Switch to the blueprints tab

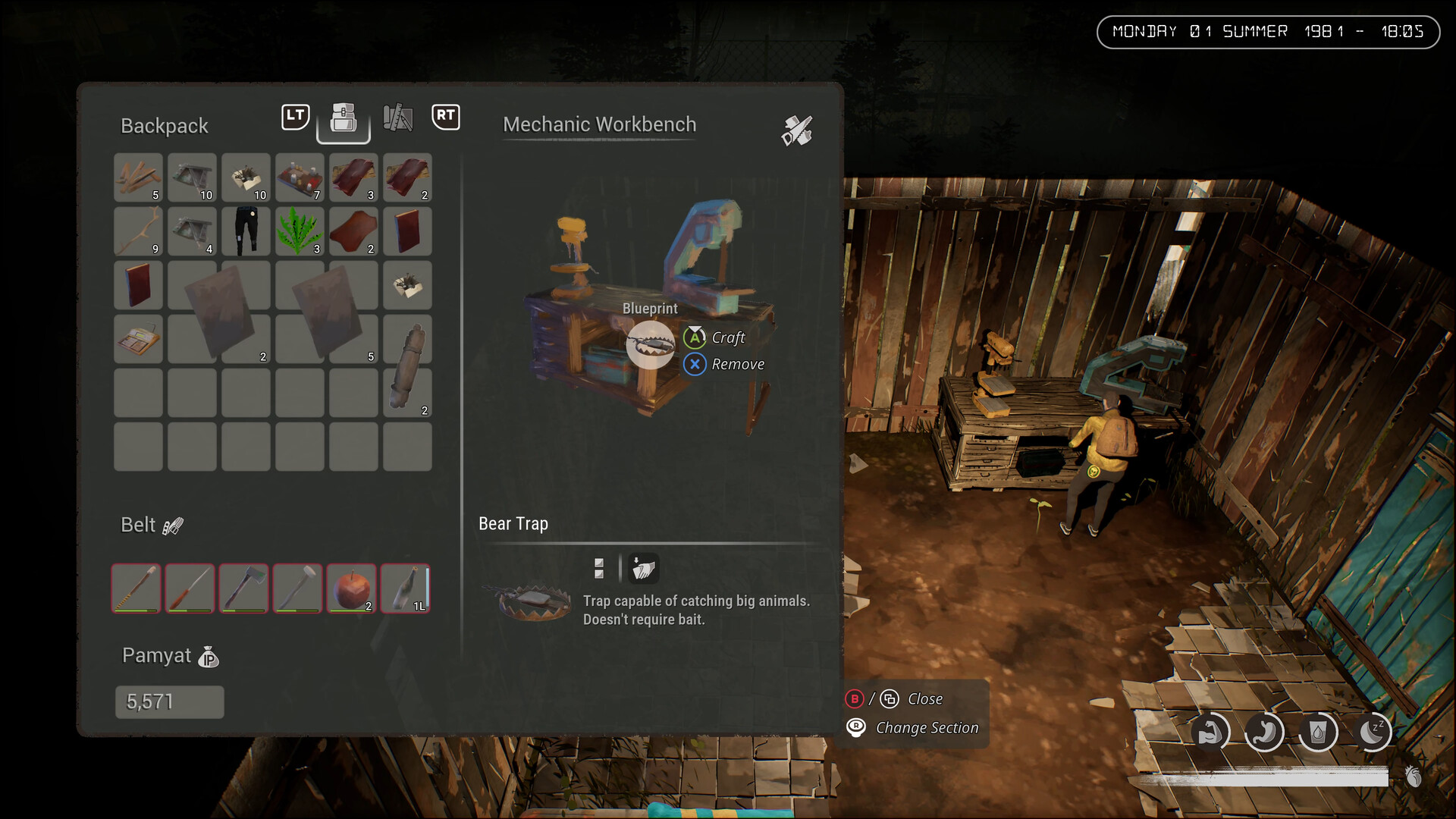tap(397, 118)
